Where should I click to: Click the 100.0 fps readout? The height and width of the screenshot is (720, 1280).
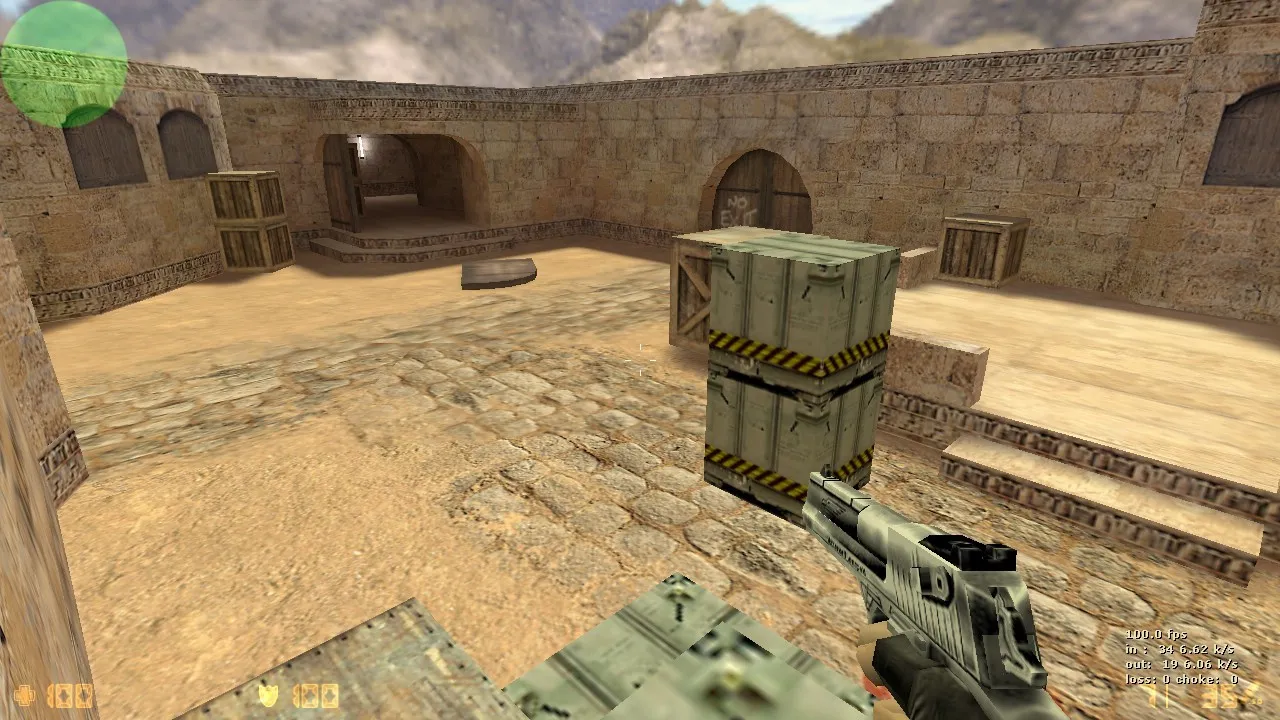pyautogui.click(x=1155, y=635)
